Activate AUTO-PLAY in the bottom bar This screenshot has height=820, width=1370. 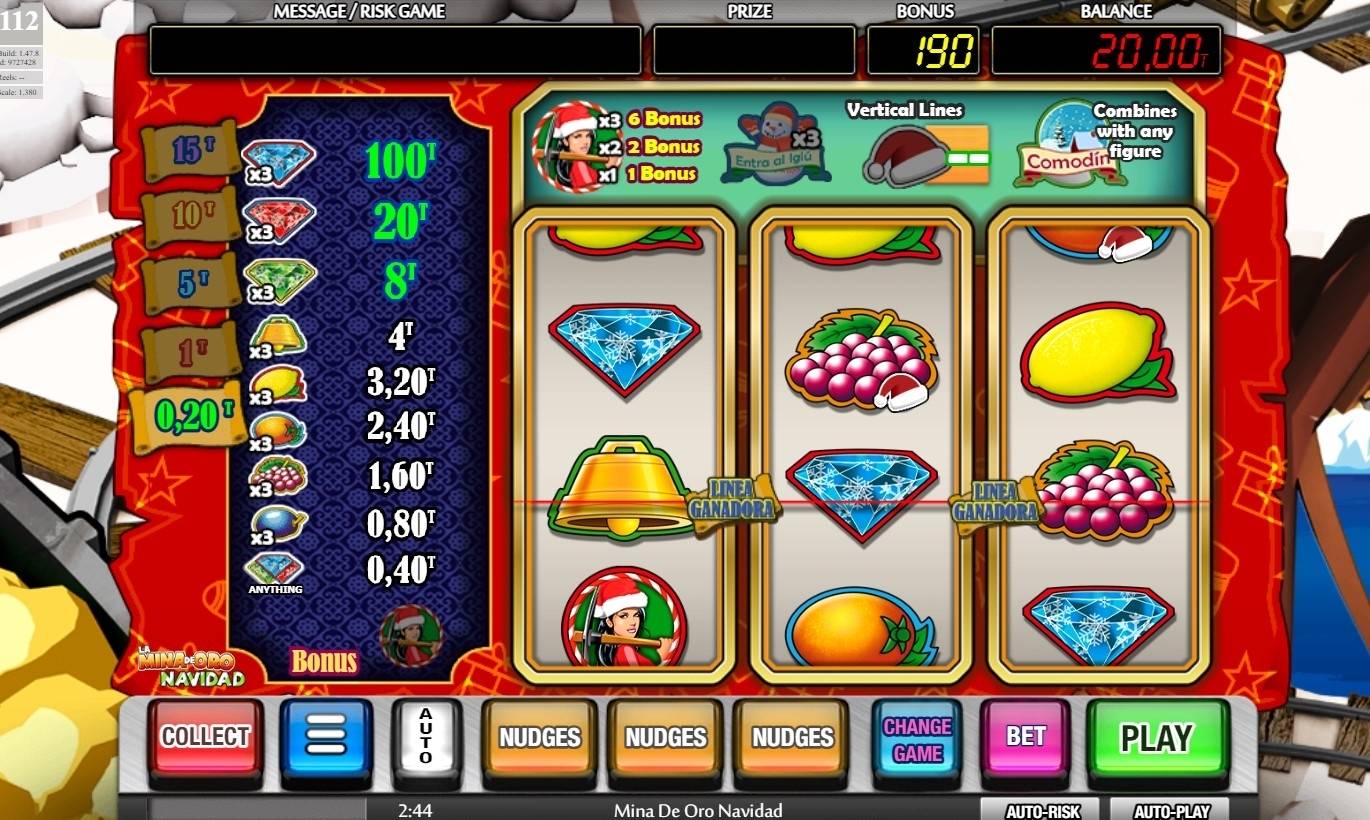pyautogui.click(x=1168, y=810)
